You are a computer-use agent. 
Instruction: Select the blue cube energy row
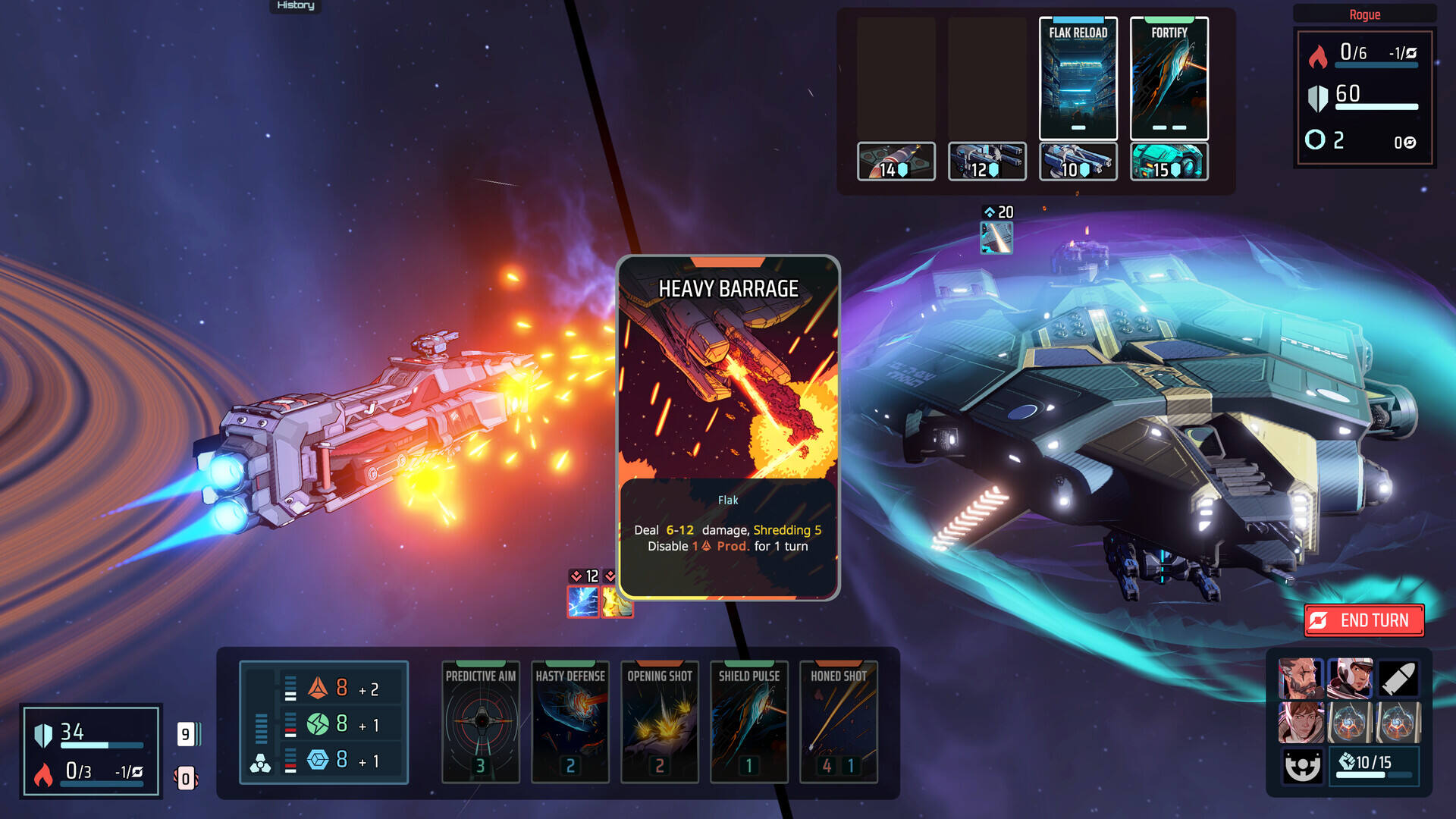(x=341, y=760)
